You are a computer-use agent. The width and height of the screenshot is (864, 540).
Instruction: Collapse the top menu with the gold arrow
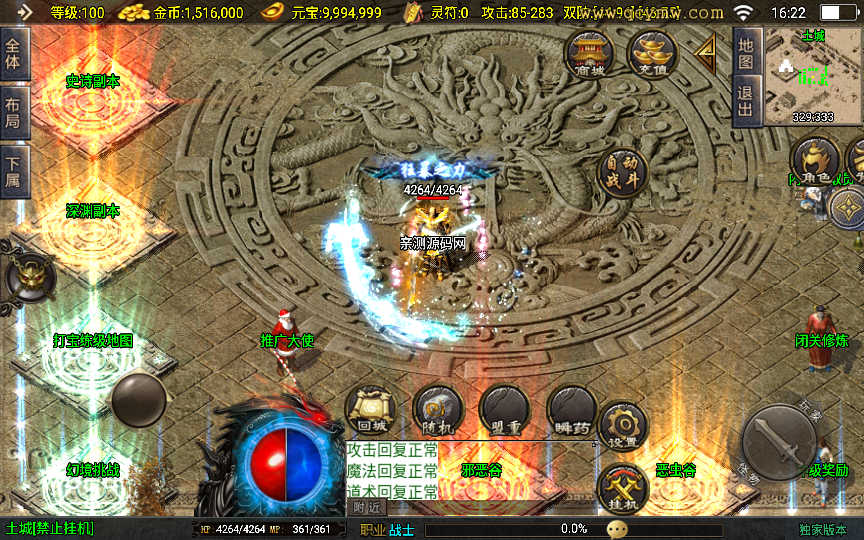click(x=707, y=50)
